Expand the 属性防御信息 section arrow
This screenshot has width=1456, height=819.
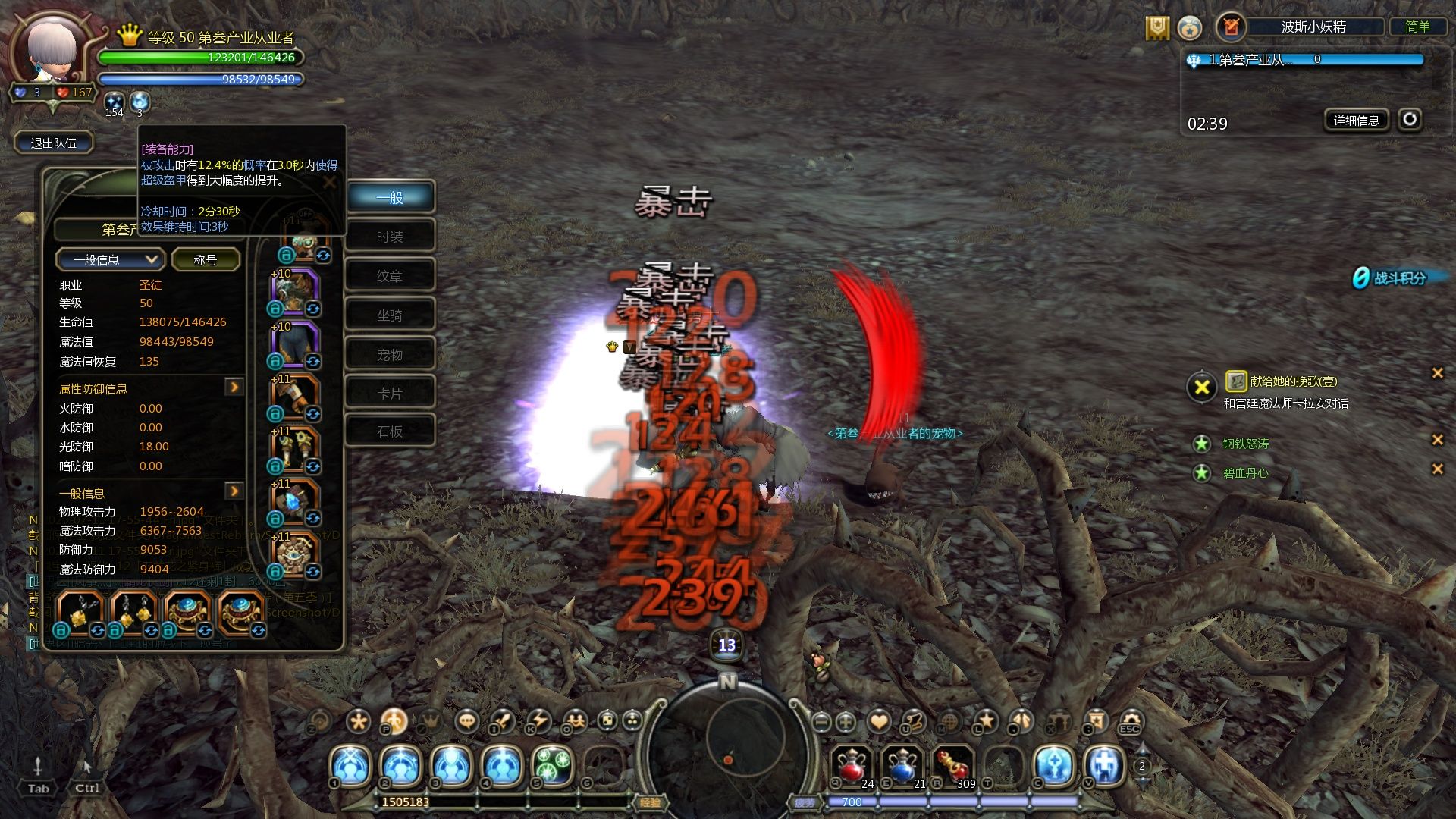(x=234, y=388)
